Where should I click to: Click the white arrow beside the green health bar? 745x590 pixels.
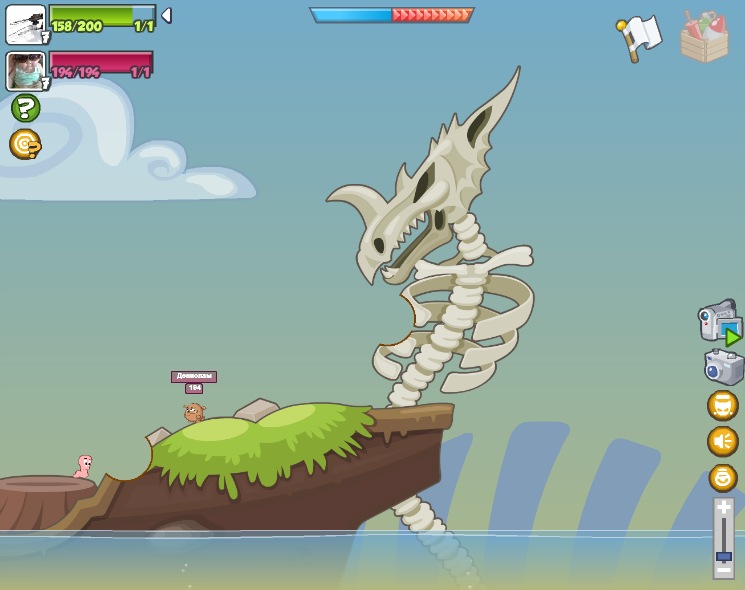click(166, 15)
